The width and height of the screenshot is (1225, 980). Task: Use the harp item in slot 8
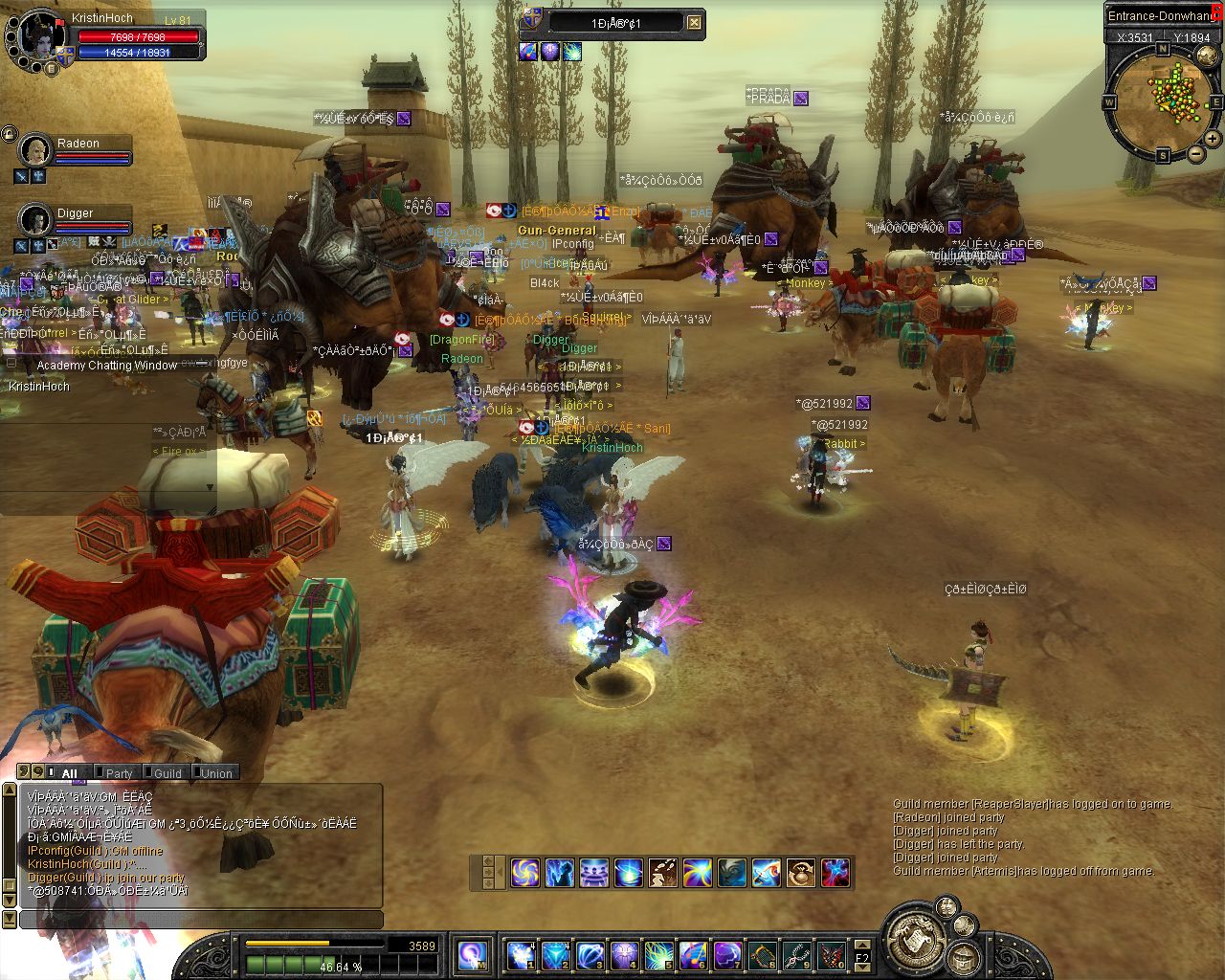click(x=763, y=955)
